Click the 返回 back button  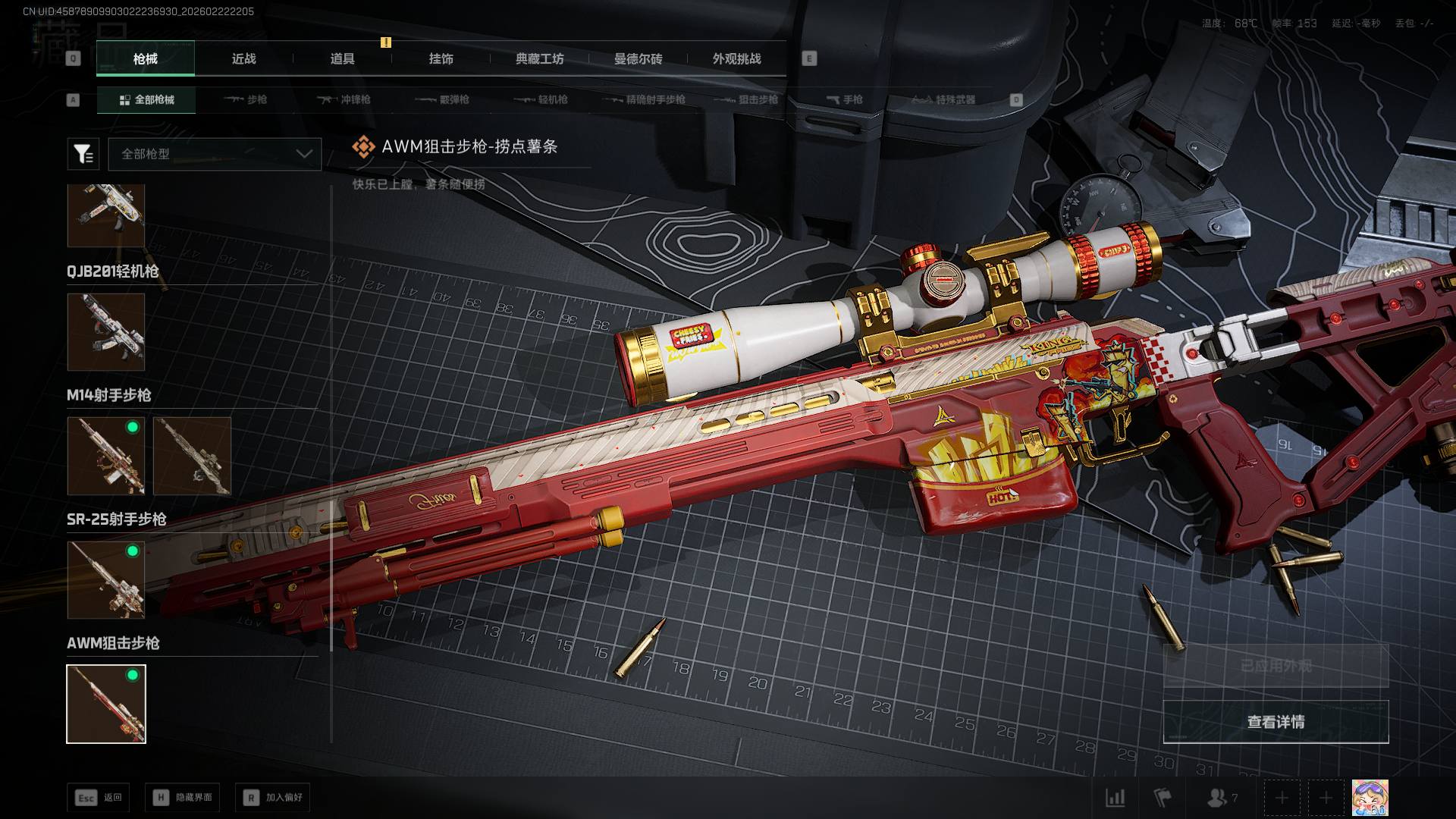pos(99,798)
